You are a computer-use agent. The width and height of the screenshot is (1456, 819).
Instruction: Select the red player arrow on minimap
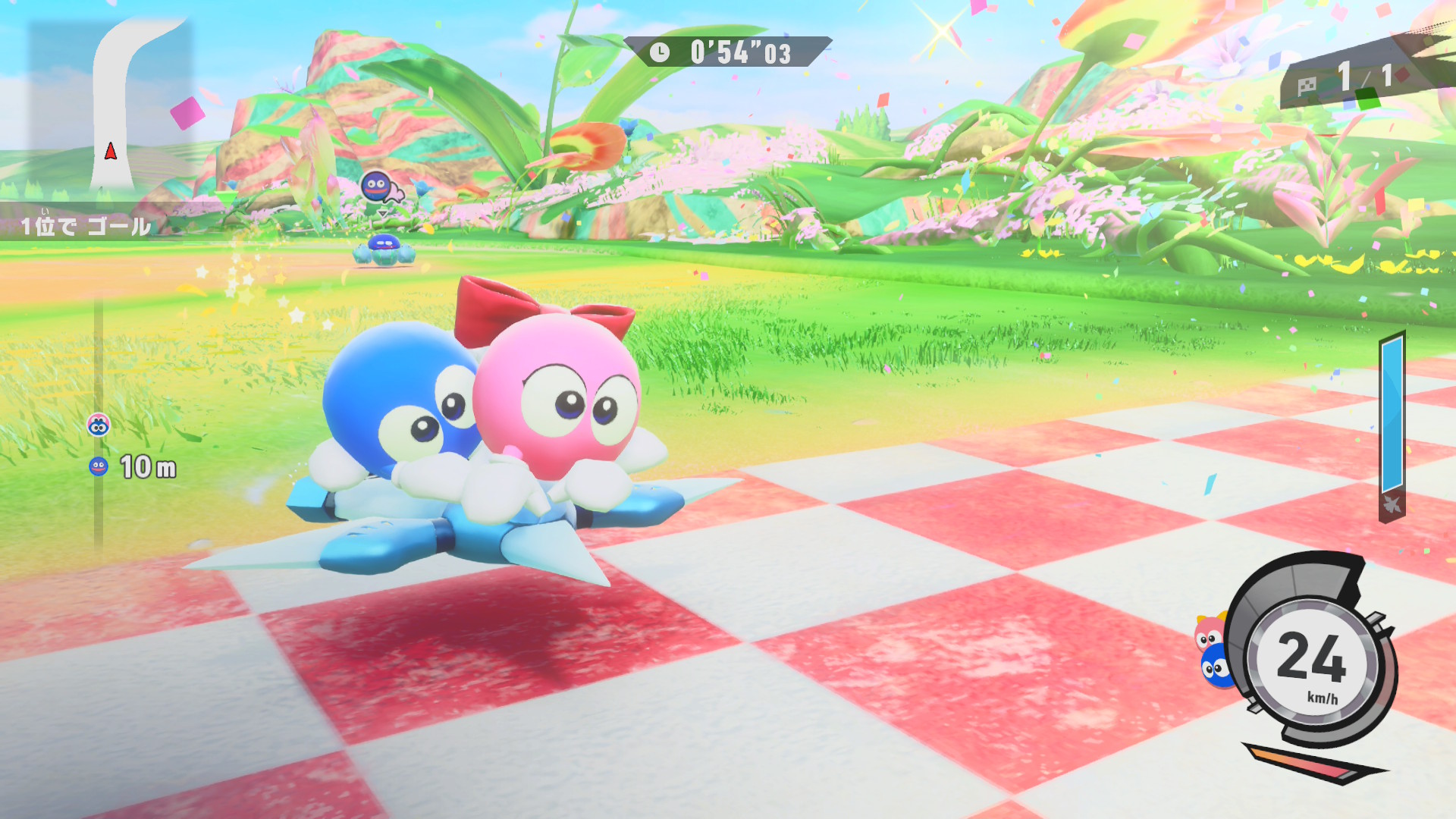pyautogui.click(x=111, y=152)
